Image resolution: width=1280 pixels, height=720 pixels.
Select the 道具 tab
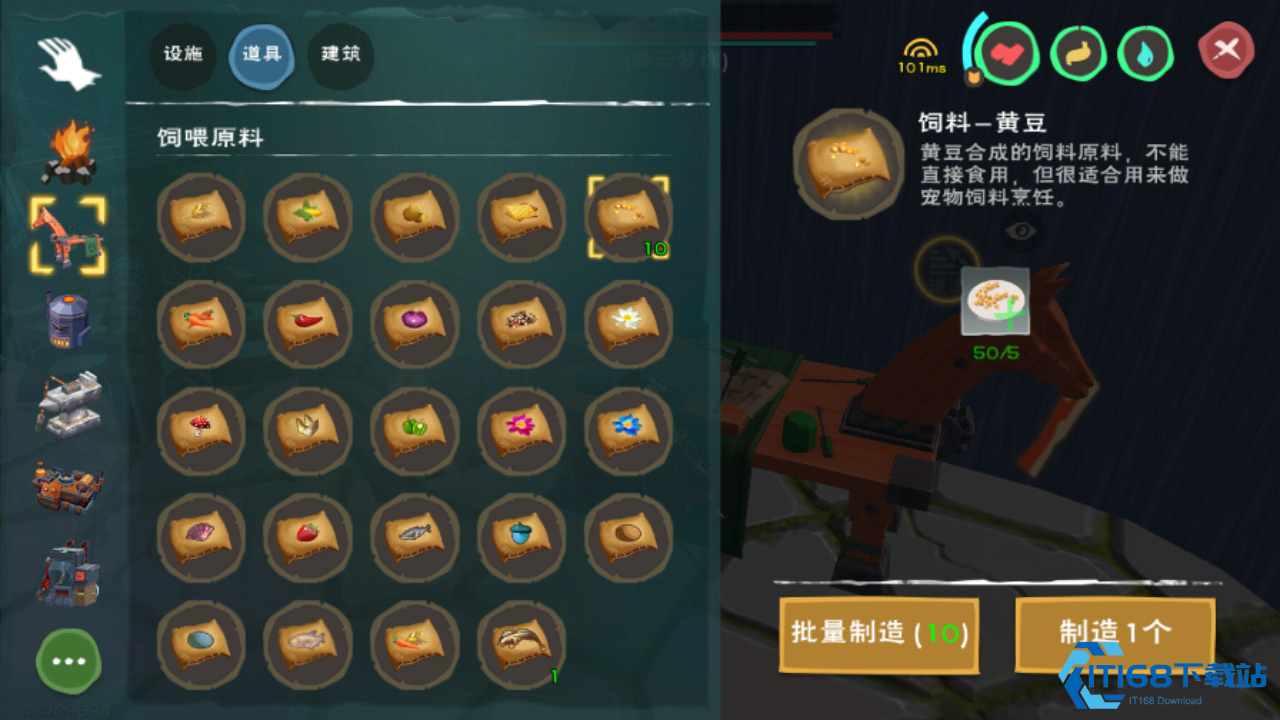click(261, 57)
